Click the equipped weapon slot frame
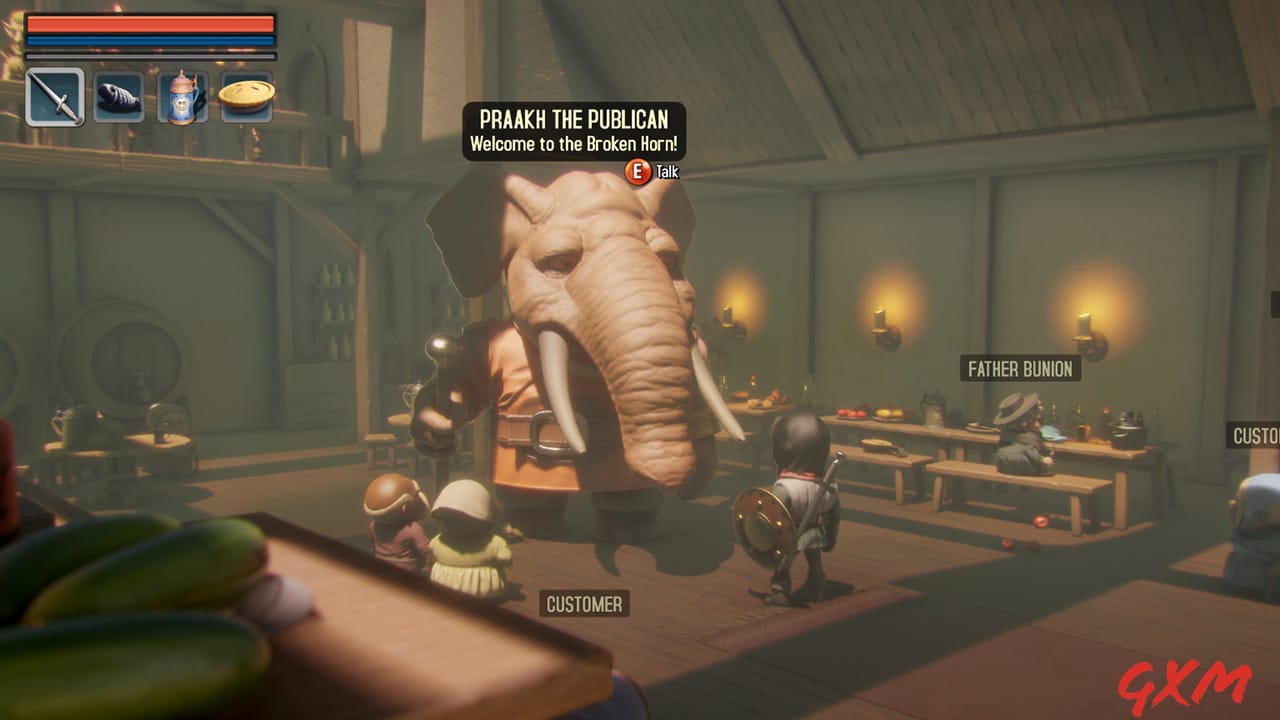This screenshot has height=720, width=1280. (x=57, y=97)
